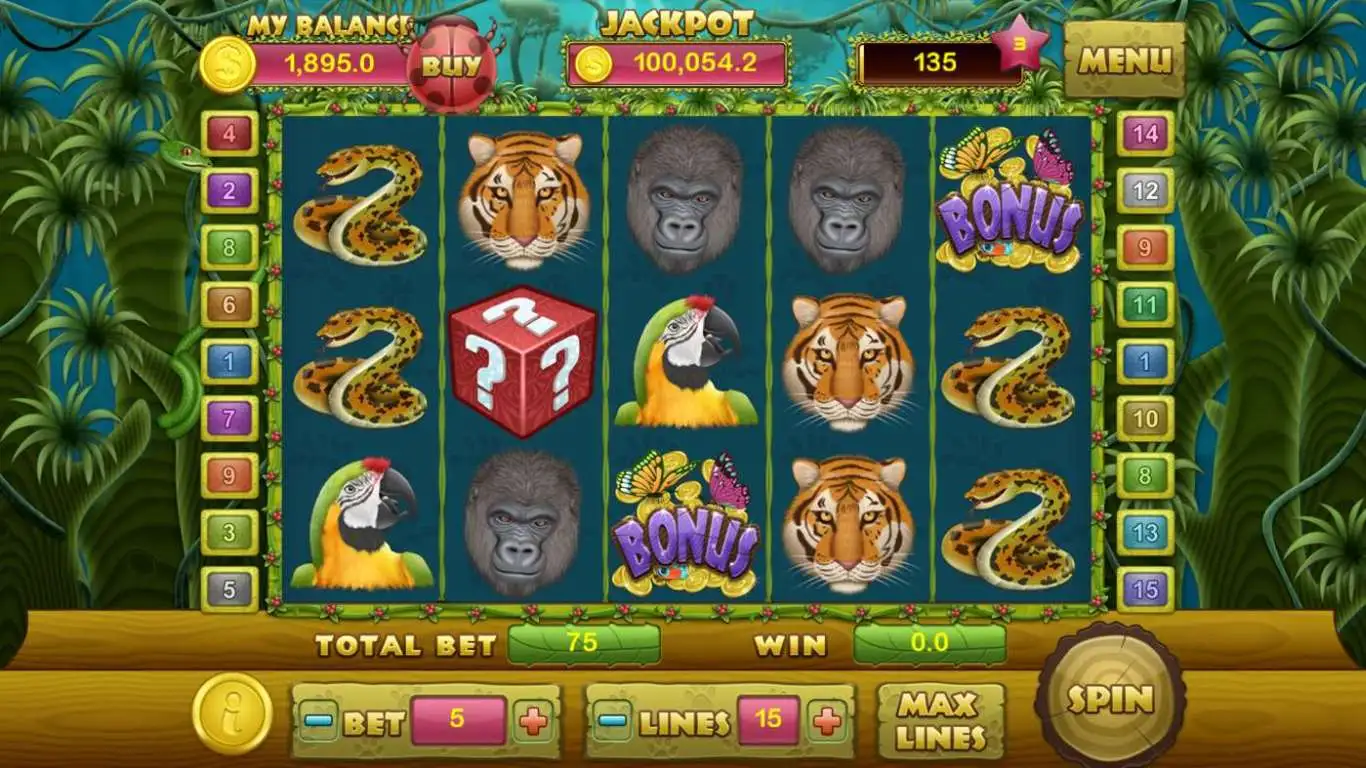Viewport: 1366px width, 768px height.
Task: Select payline 6 marker
Action: click(229, 304)
